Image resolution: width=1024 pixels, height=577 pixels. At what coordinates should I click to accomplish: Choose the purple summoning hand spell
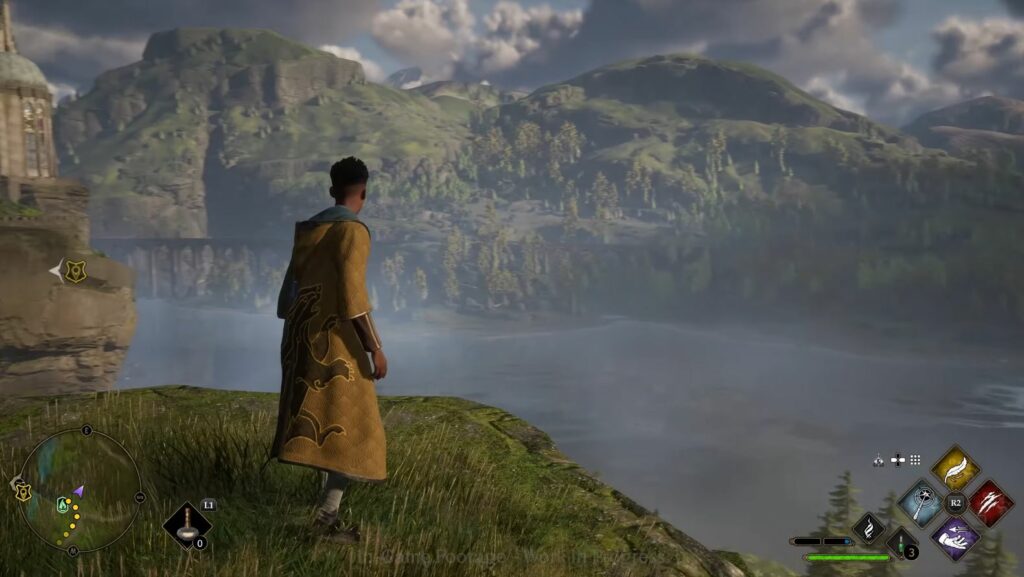point(955,537)
